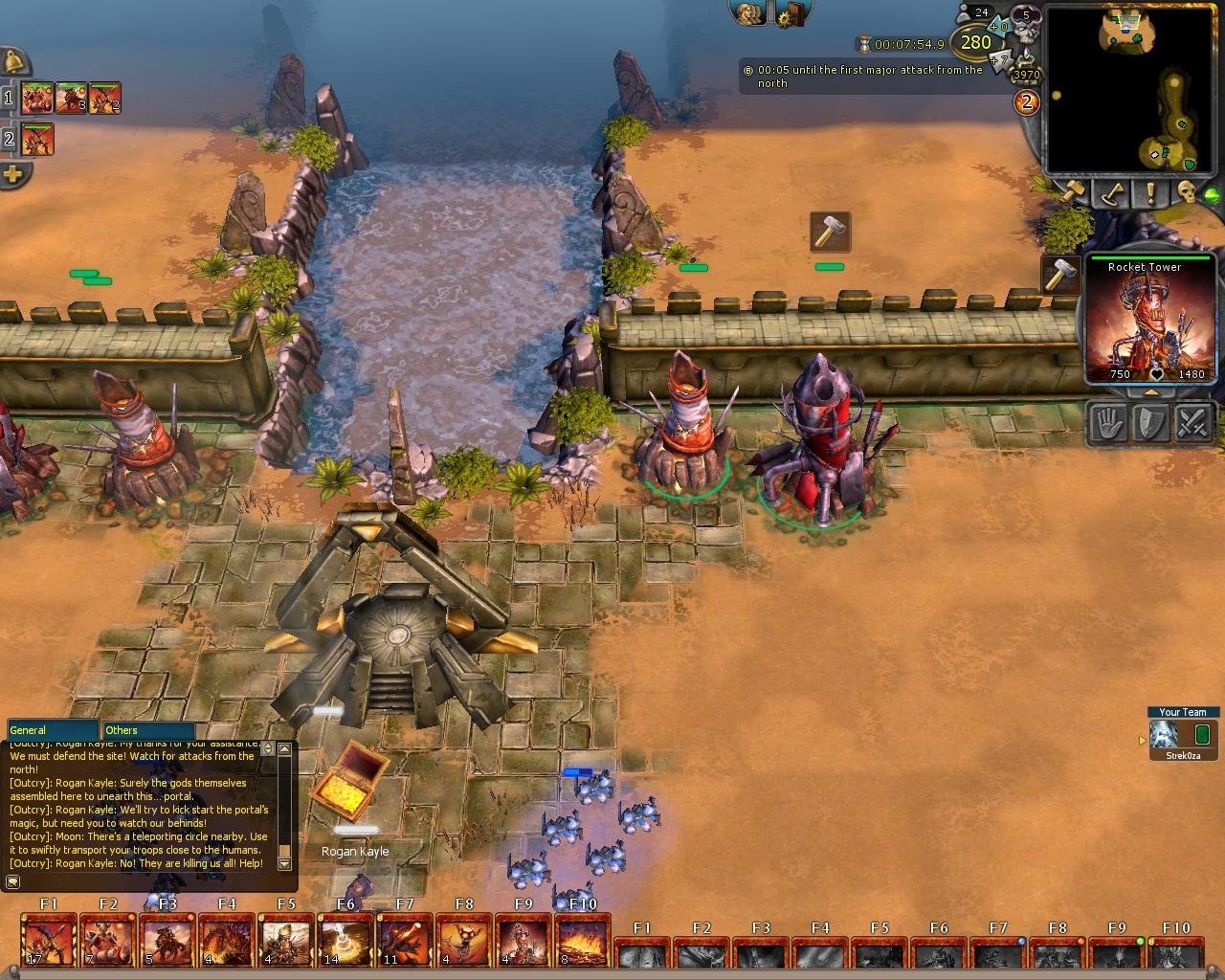Select control group 2 unit icon

pyautogui.click(x=37, y=140)
